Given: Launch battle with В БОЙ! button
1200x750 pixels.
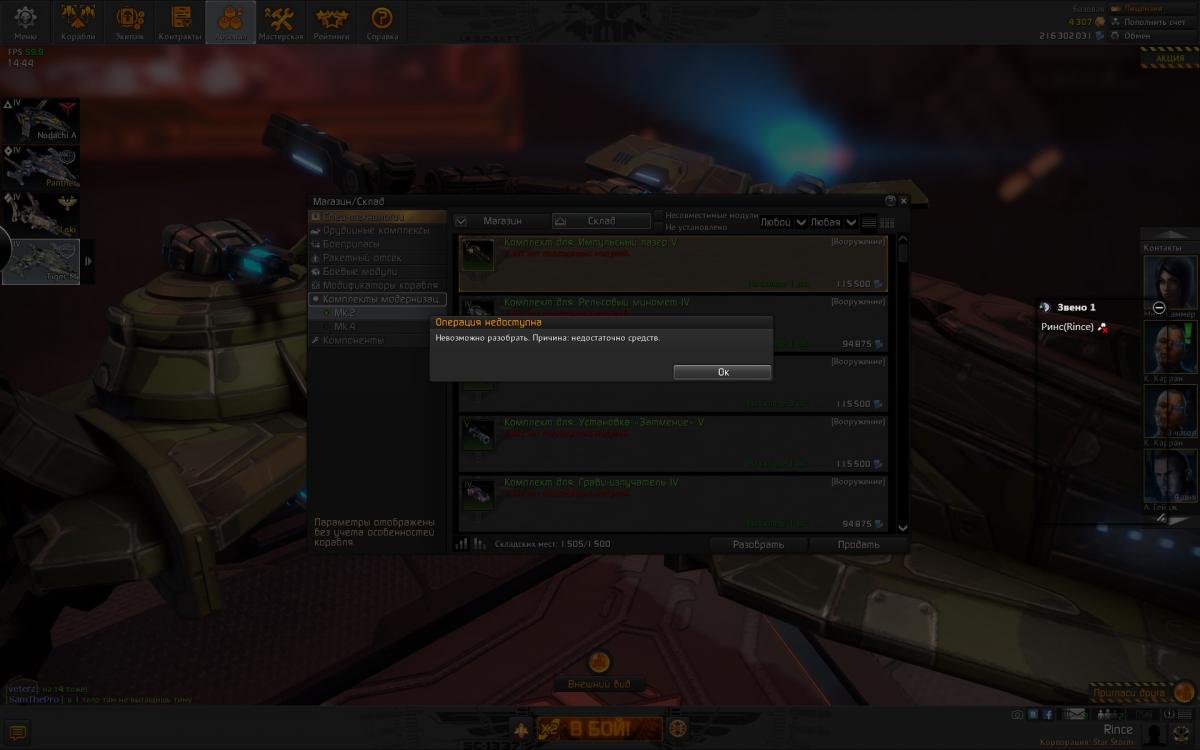Looking at the screenshot, I should pyautogui.click(x=599, y=728).
